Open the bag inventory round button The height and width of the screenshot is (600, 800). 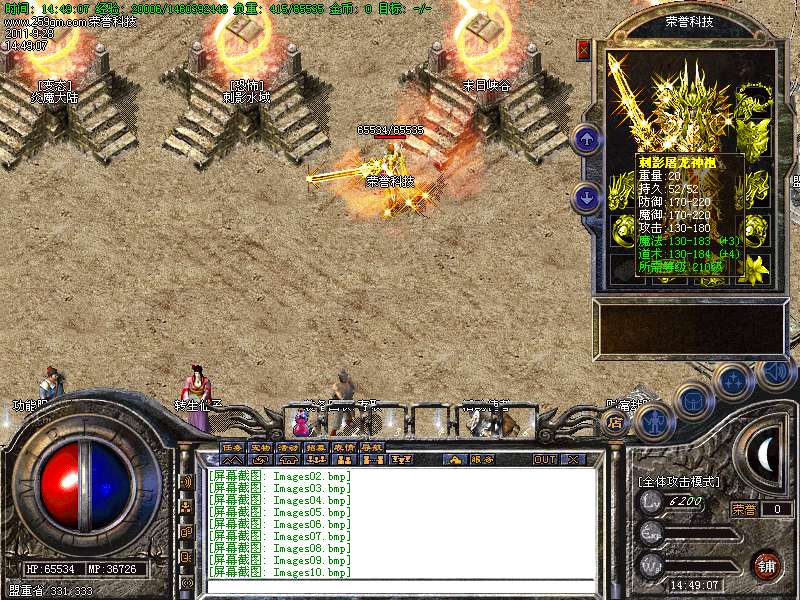(x=693, y=402)
